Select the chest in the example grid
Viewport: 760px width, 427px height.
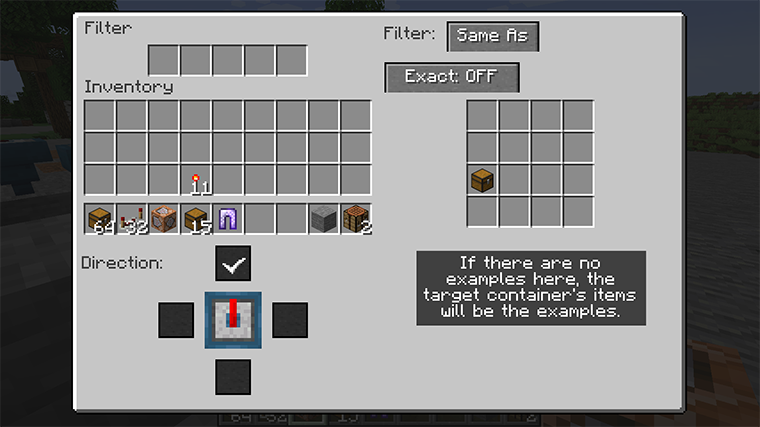[x=482, y=181]
